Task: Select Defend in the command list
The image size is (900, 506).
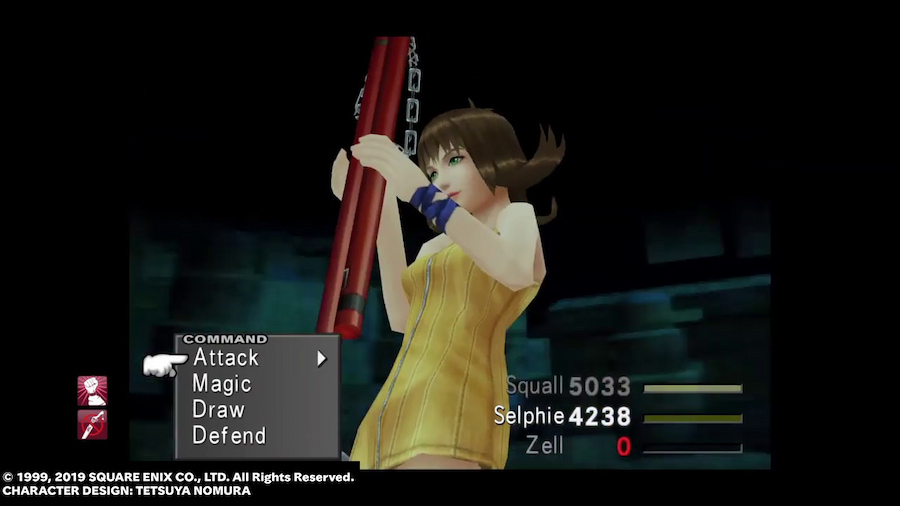Action: coord(229,436)
